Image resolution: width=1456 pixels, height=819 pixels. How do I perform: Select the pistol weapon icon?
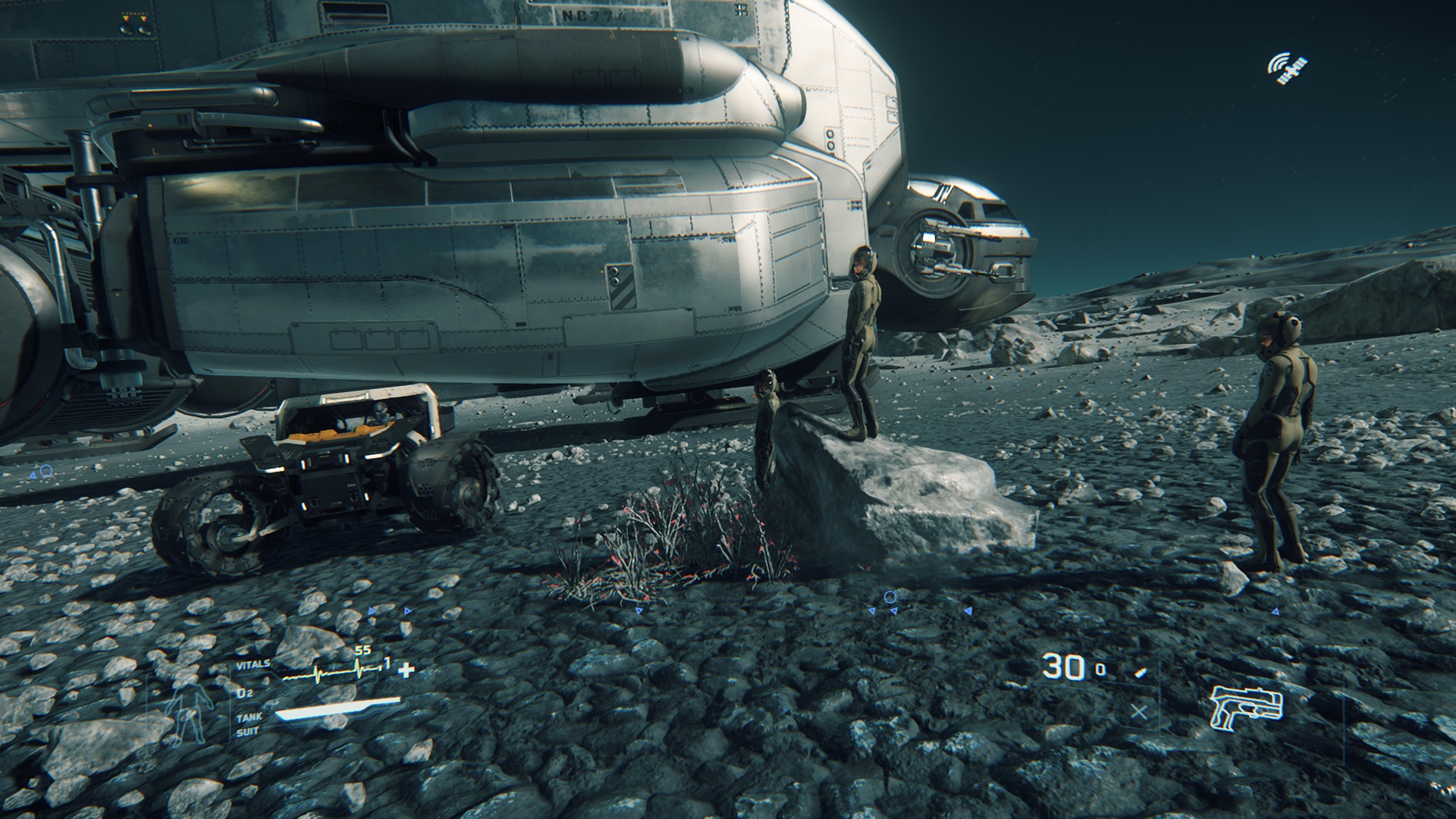[x=1246, y=708]
